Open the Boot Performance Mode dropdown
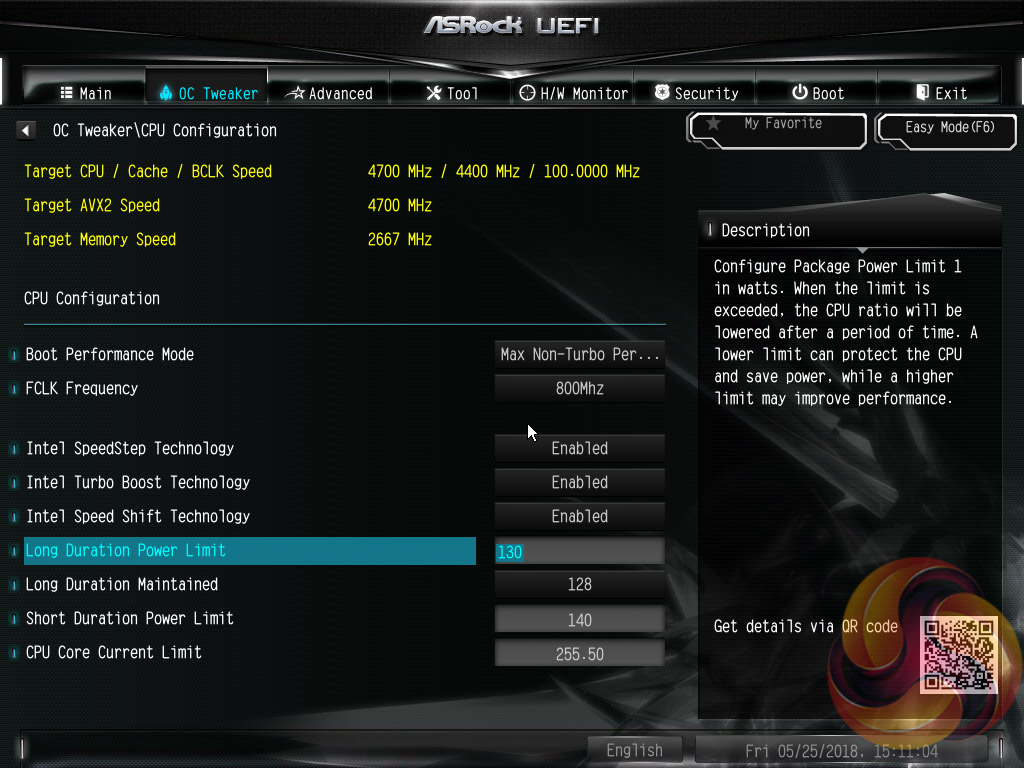Screen dimensions: 1024x768 pos(580,355)
